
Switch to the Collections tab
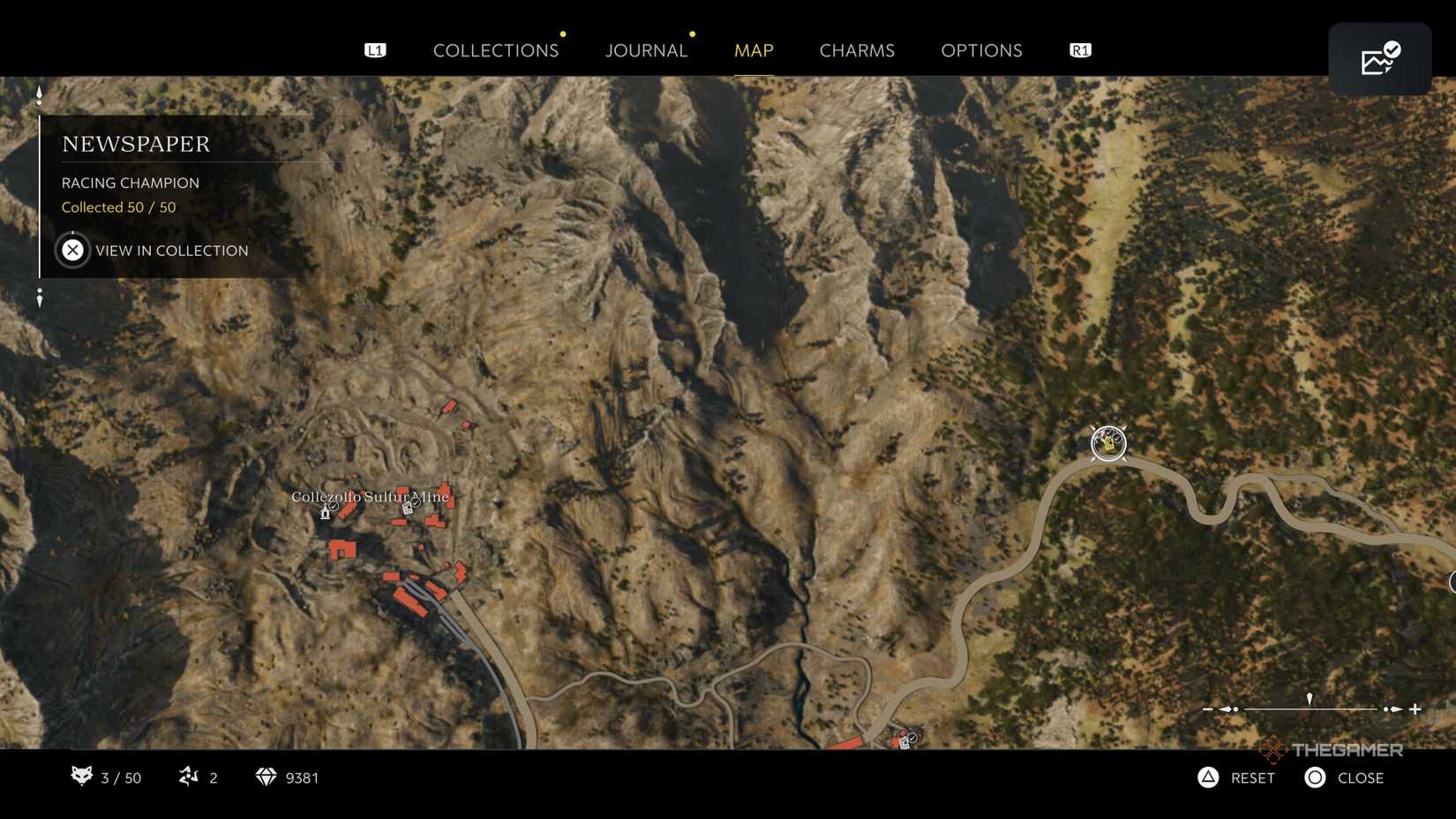(x=496, y=50)
